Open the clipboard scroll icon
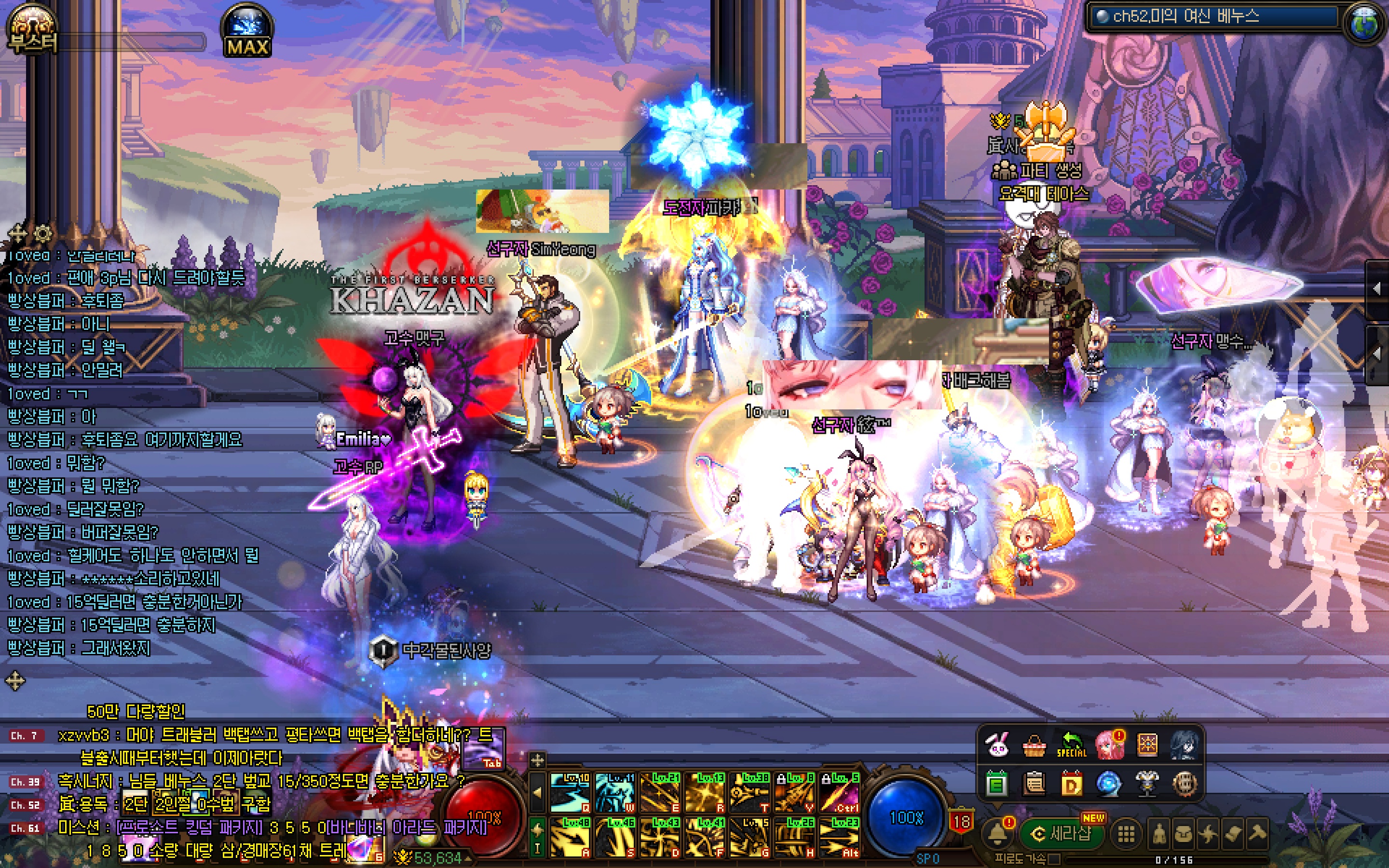 (1035, 783)
